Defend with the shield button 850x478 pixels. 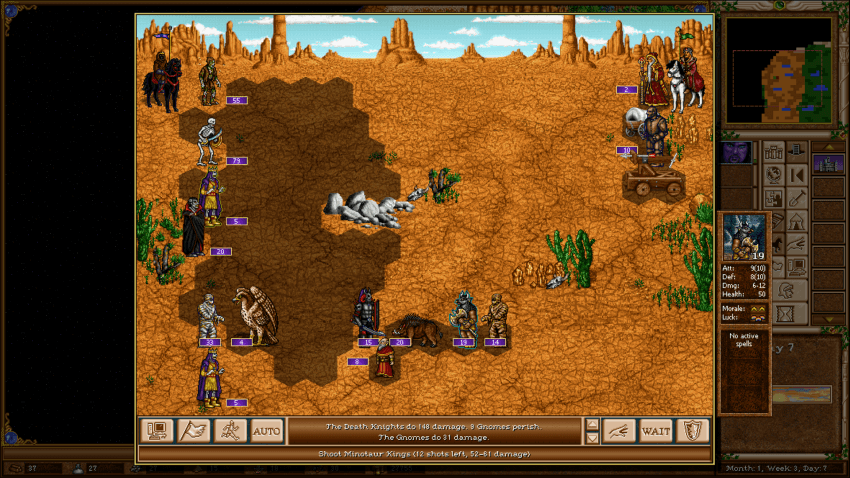pyautogui.click(x=692, y=431)
